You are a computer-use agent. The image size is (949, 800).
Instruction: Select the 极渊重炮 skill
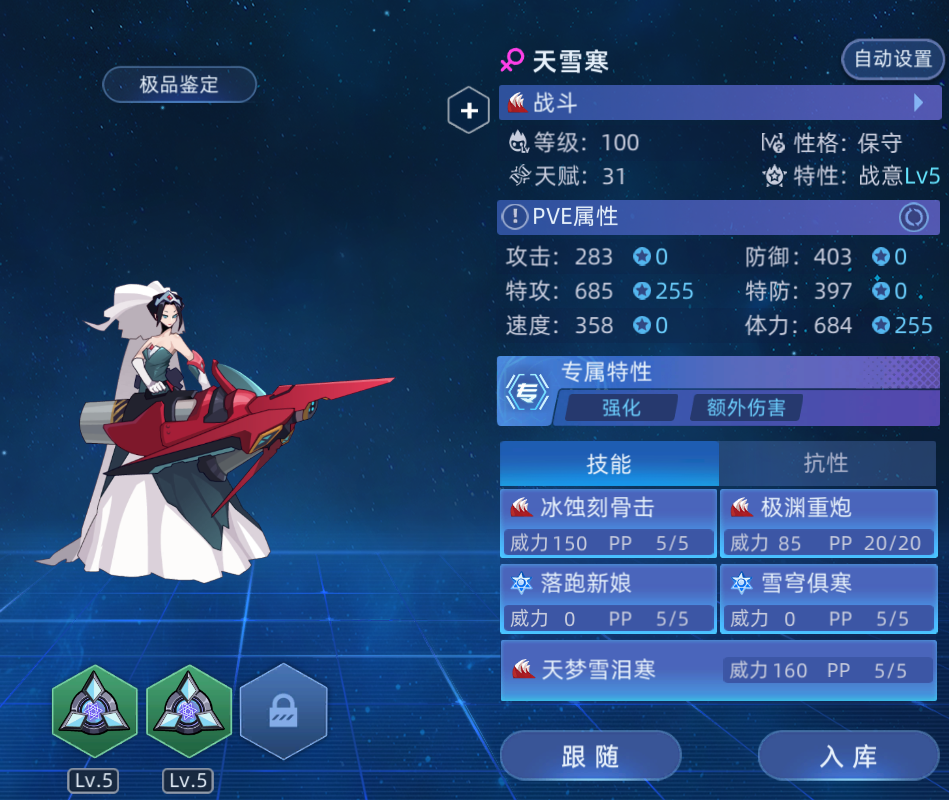[828, 522]
